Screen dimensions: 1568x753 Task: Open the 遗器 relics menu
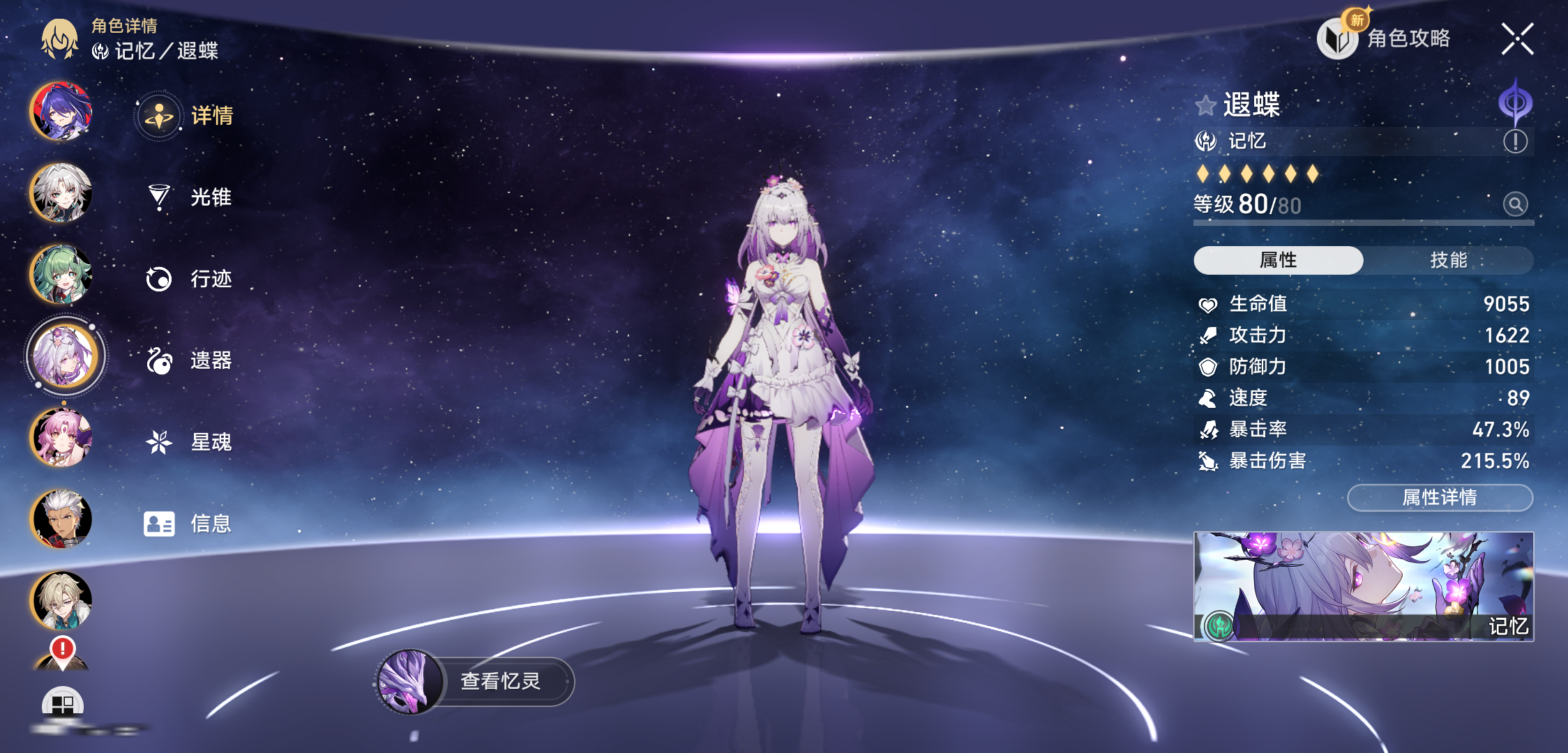pos(188,360)
